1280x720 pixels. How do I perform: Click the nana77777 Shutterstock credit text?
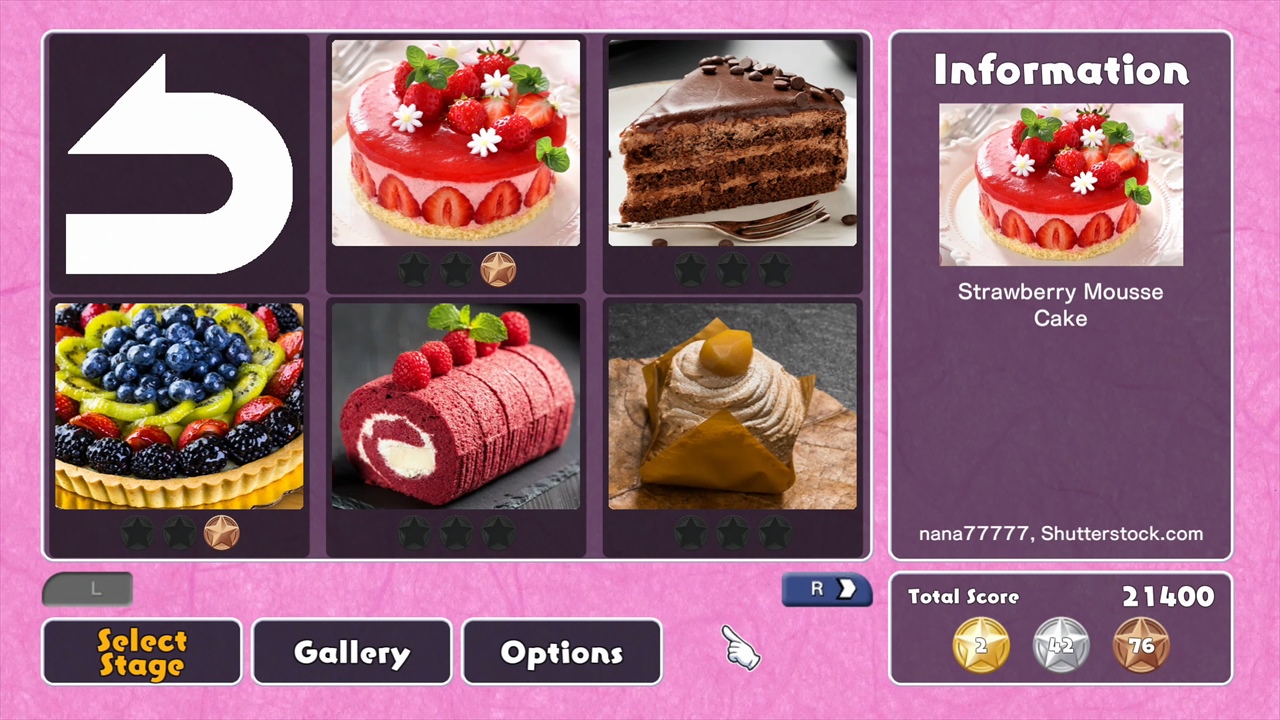tap(1060, 533)
